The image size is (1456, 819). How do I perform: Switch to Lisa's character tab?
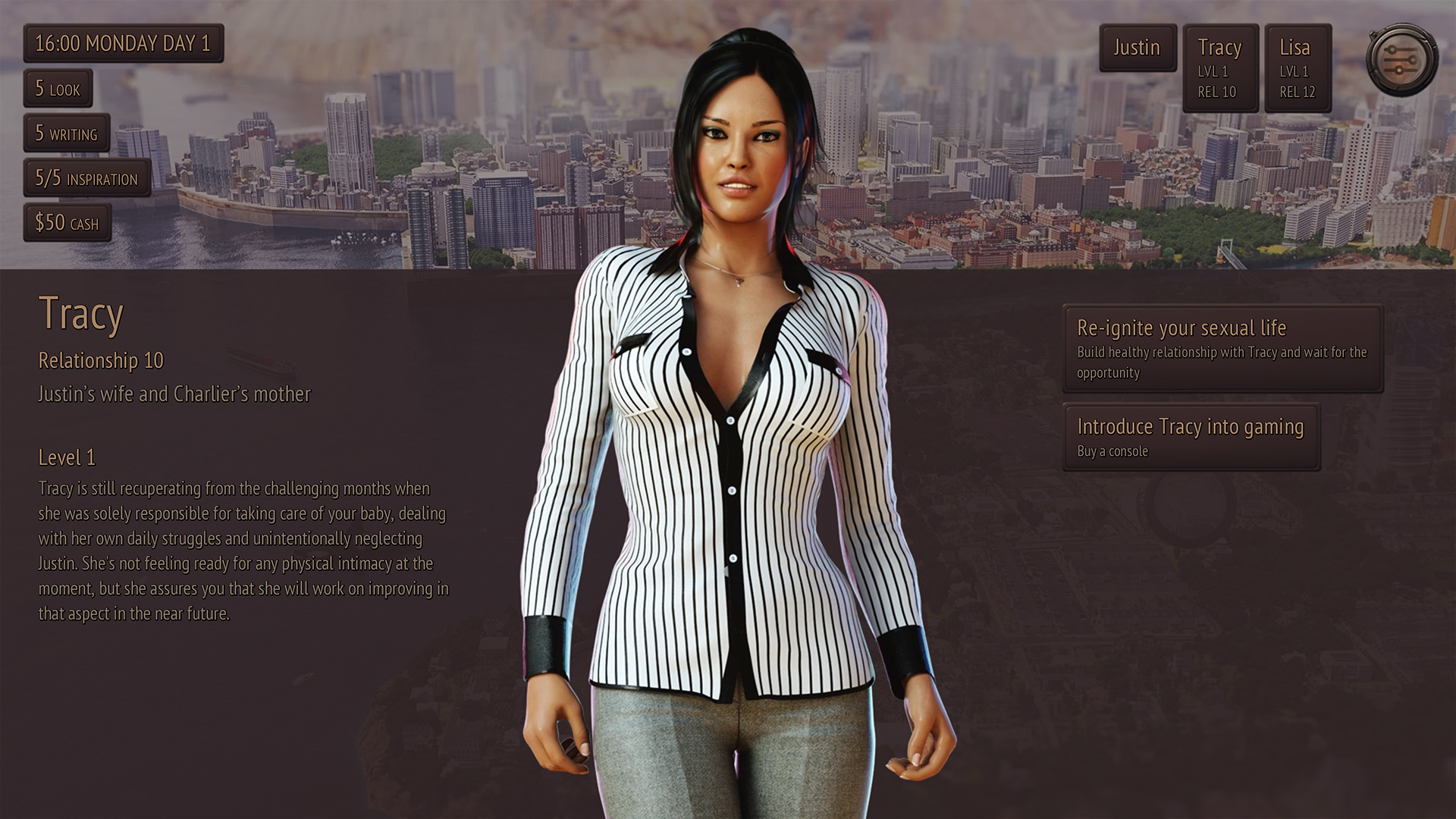click(1298, 68)
